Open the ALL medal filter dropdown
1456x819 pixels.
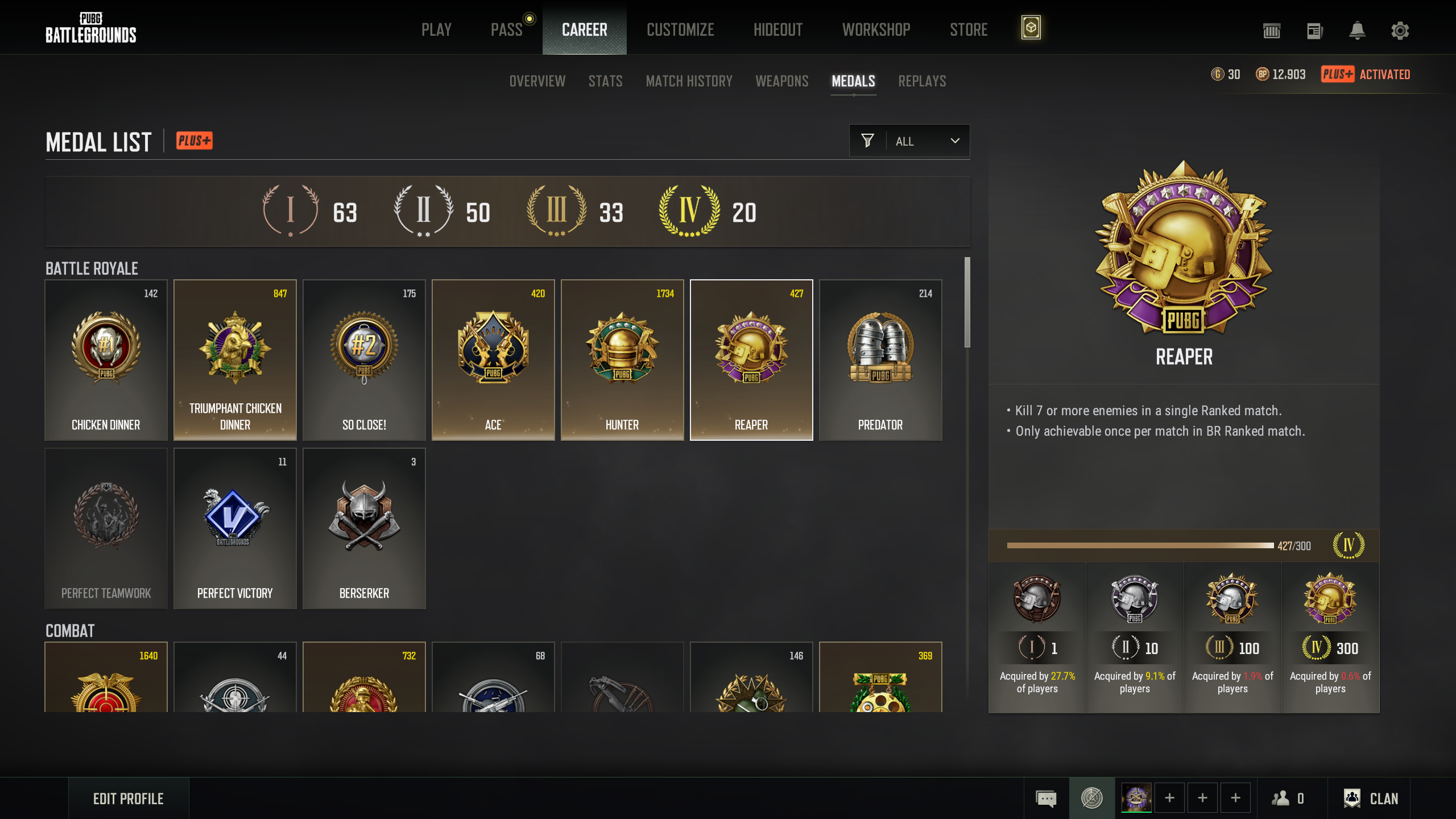(909, 141)
